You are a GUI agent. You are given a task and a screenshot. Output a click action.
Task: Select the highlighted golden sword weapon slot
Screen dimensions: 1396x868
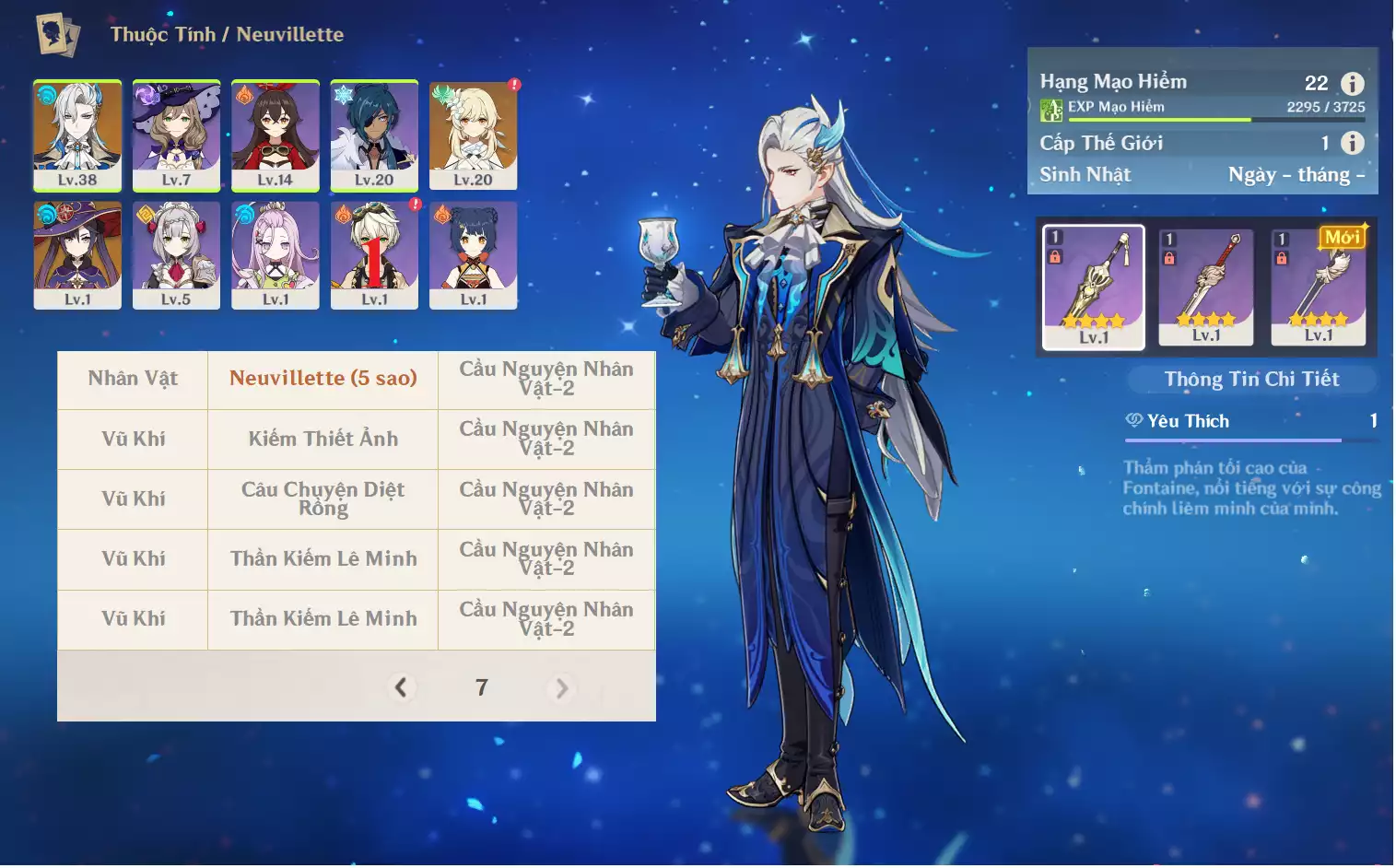tap(1094, 287)
